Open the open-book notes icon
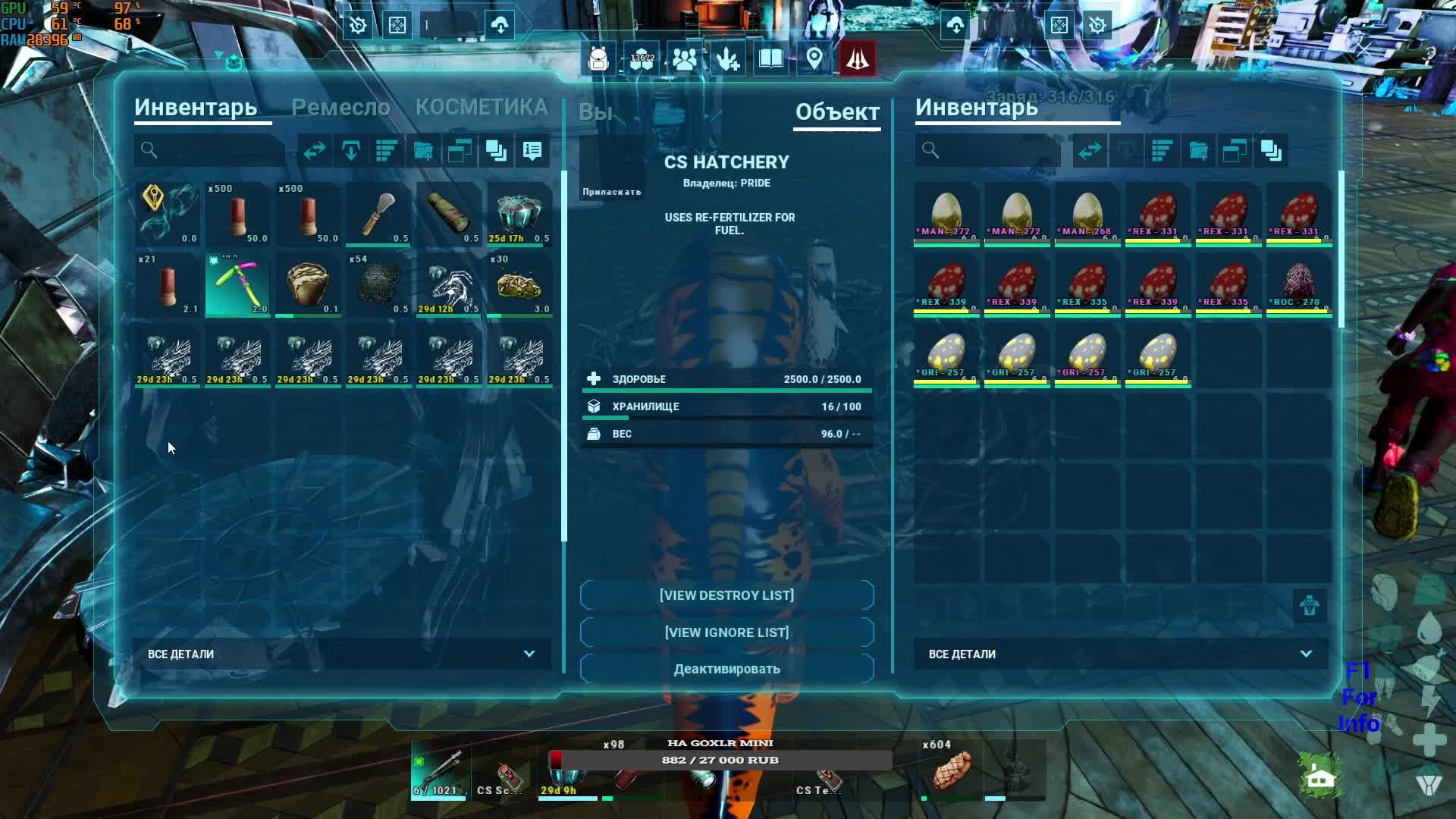This screenshot has width=1456, height=819. [x=770, y=59]
